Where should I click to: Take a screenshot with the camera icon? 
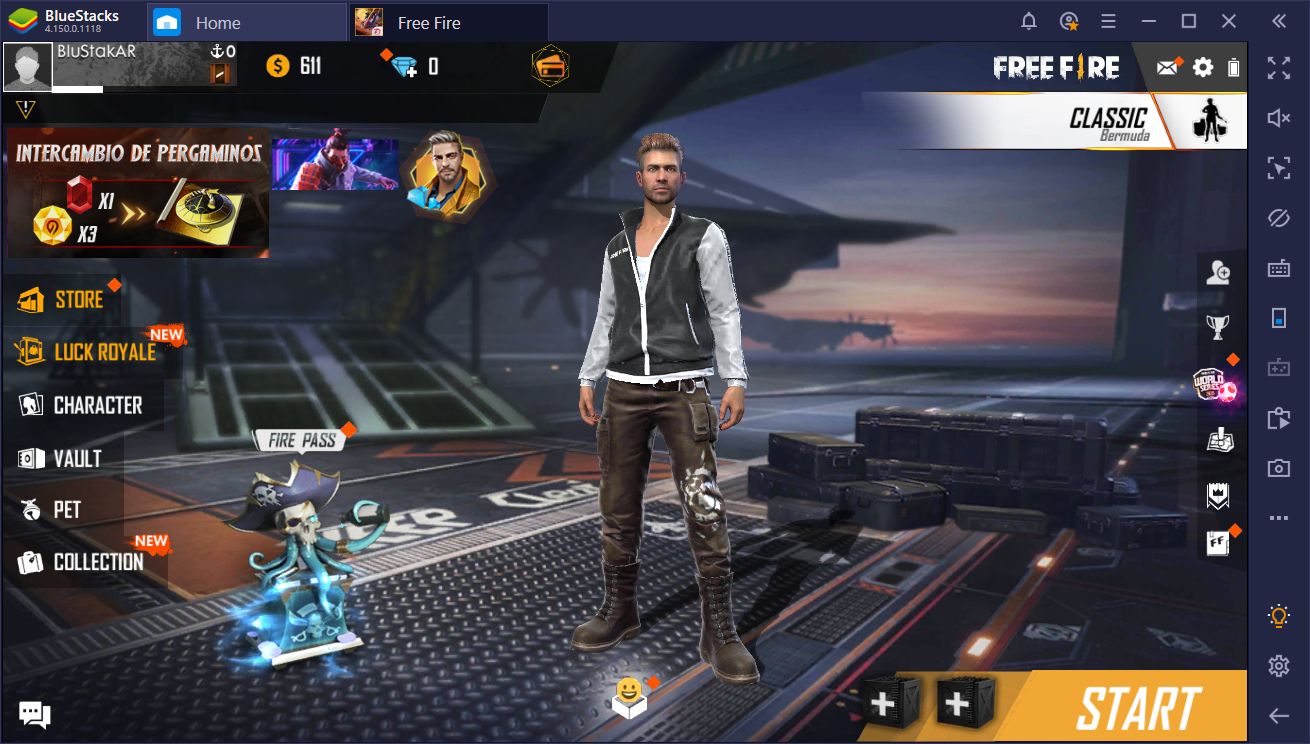[x=1278, y=467]
